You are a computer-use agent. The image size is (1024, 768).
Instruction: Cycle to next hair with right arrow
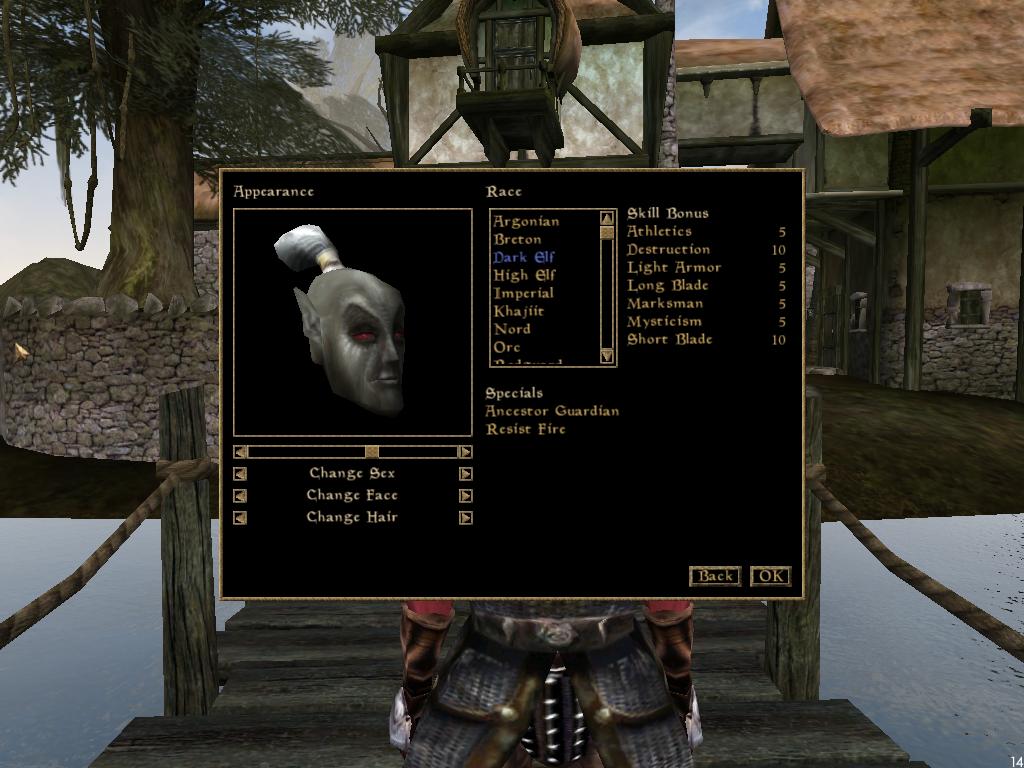466,518
